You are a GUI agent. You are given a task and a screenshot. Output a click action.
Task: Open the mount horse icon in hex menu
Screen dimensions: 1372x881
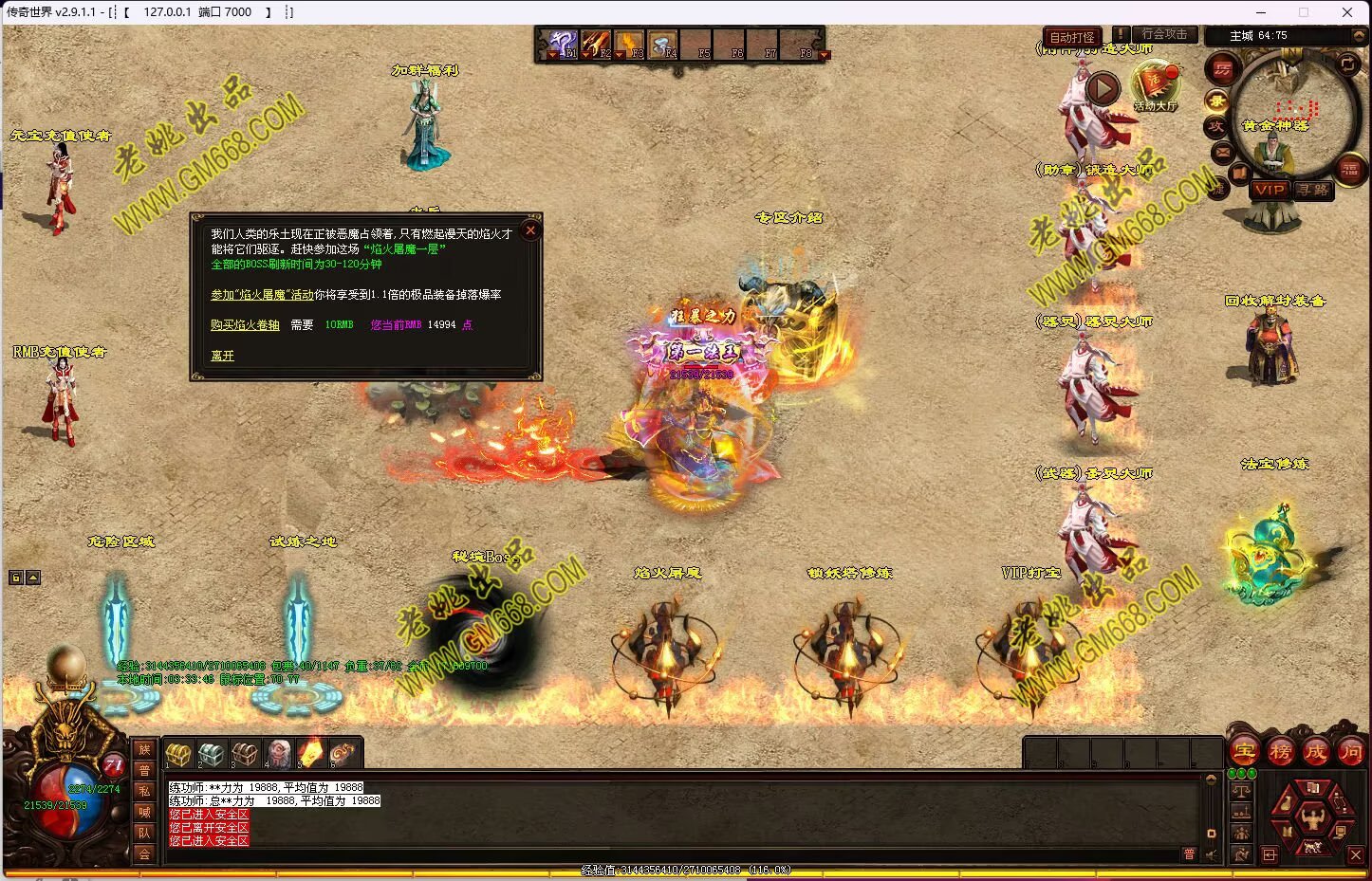[x=1312, y=846]
